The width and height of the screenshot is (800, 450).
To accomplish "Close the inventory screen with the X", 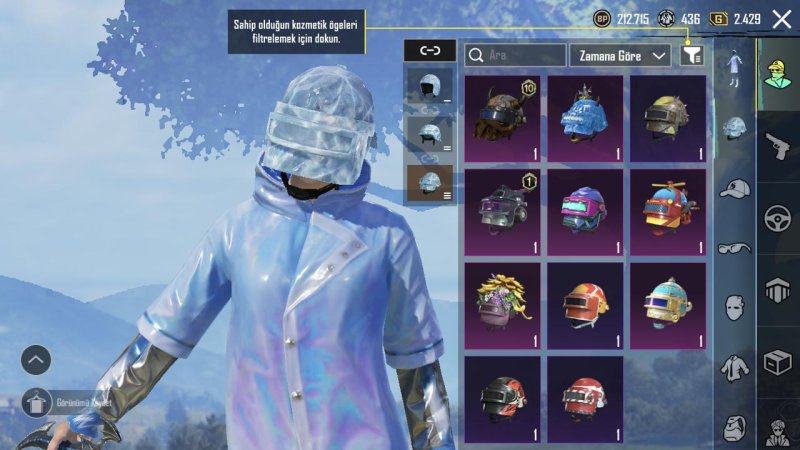I will click(781, 18).
